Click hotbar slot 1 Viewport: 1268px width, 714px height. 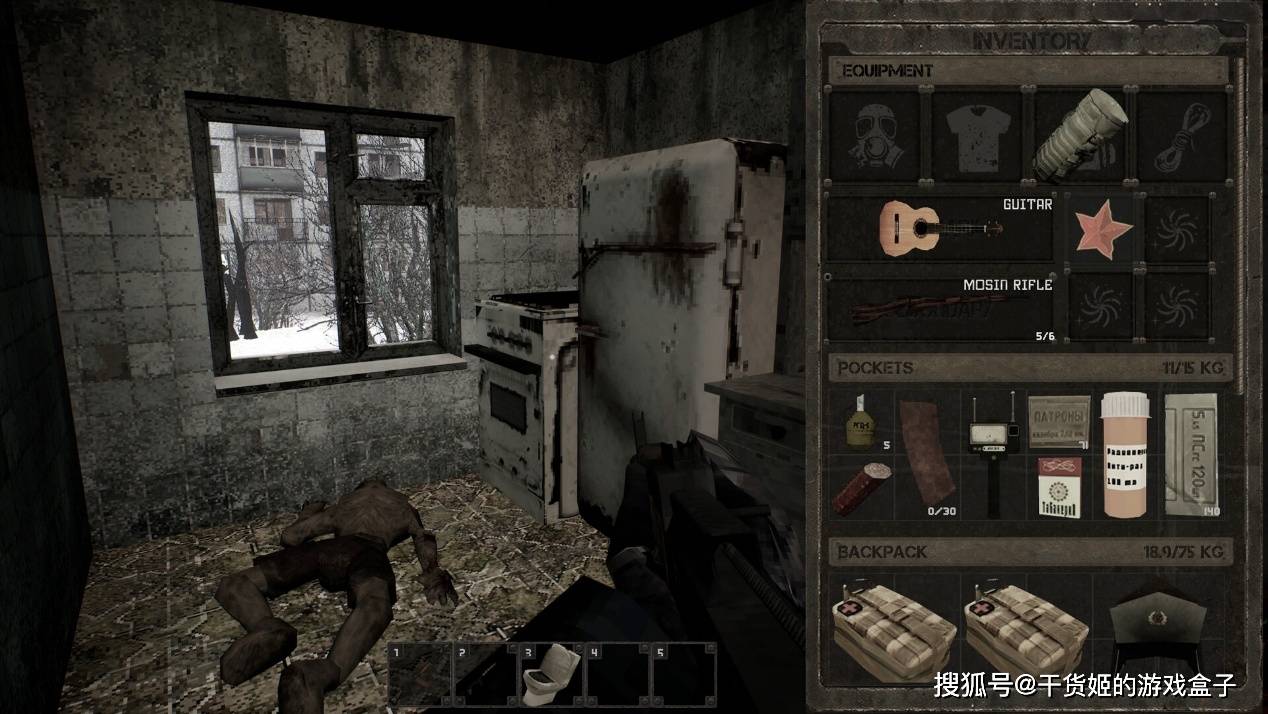pyautogui.click(x=419, y=675)
